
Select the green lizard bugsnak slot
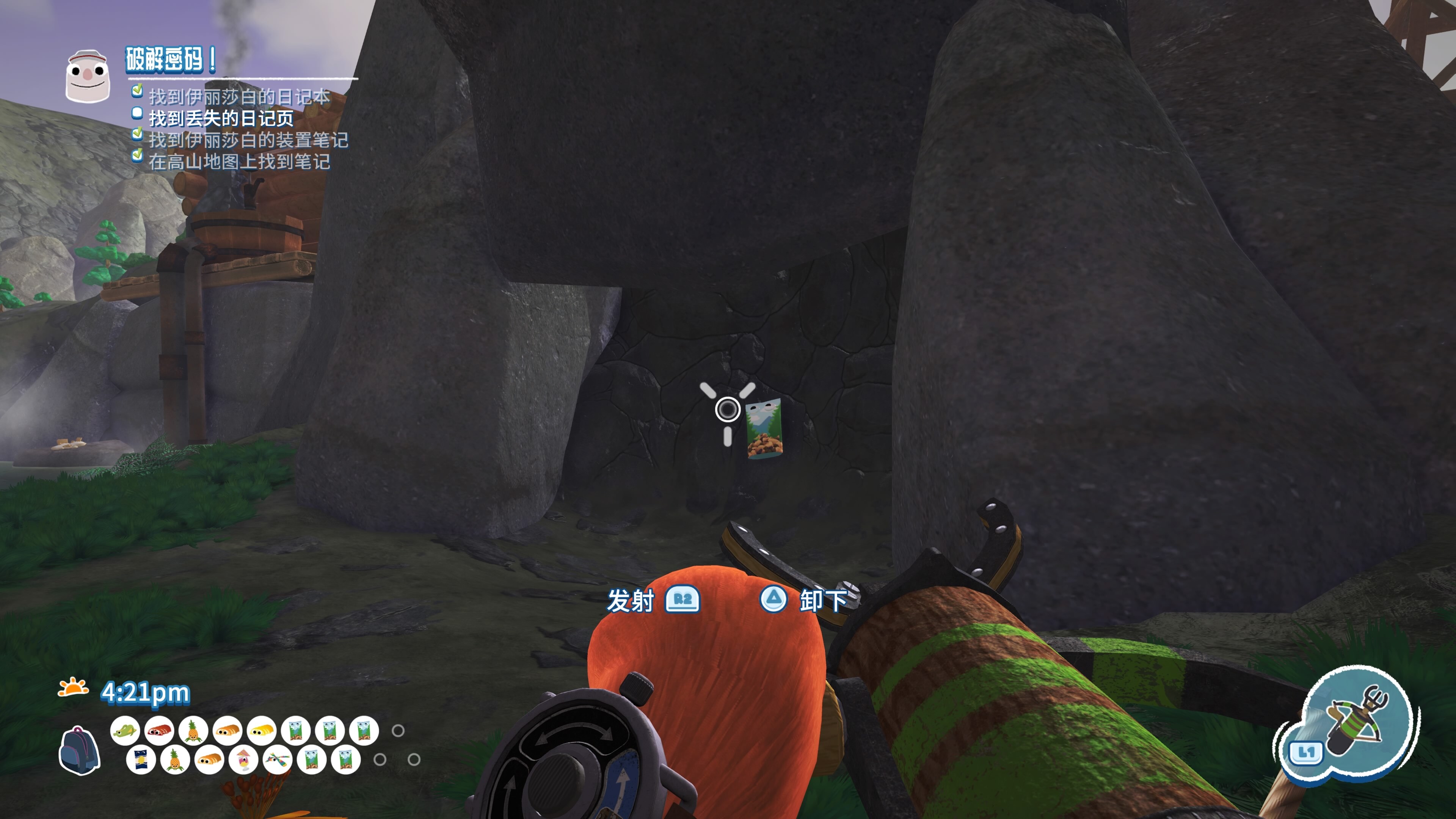(x=125, y=731)
